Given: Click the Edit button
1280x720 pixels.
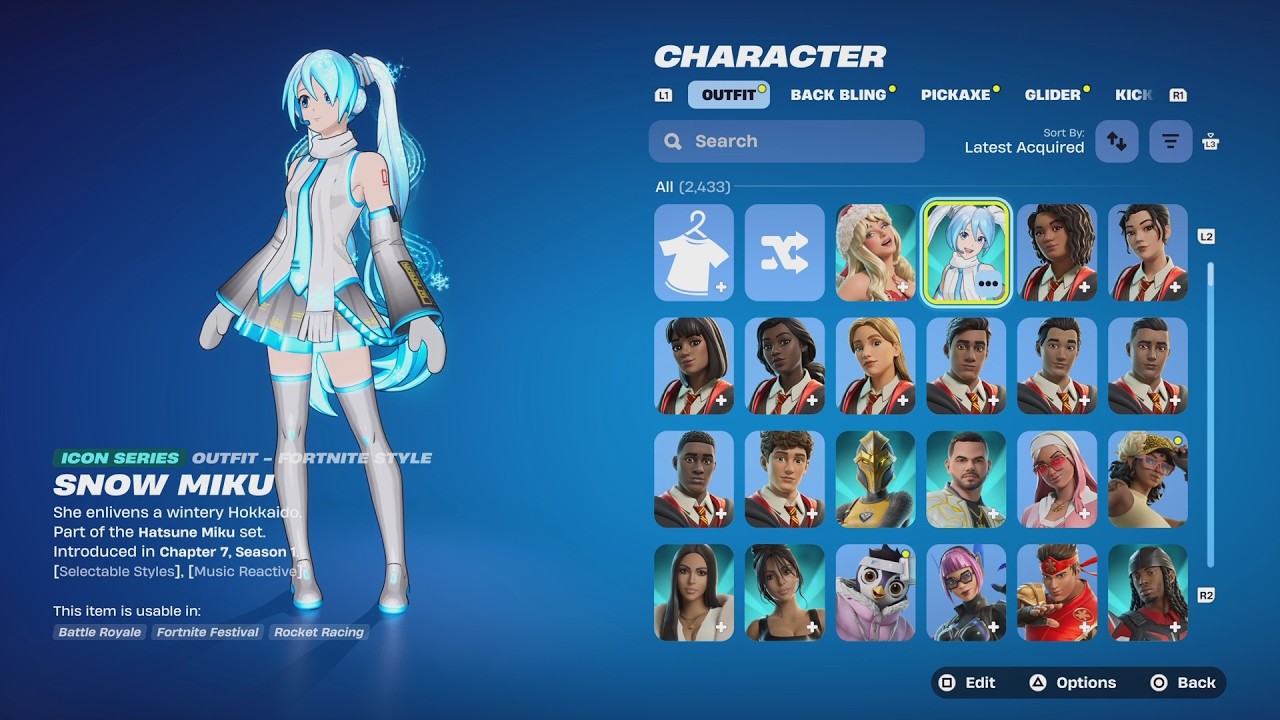Looking at the screenshot, I should (967, 683).
